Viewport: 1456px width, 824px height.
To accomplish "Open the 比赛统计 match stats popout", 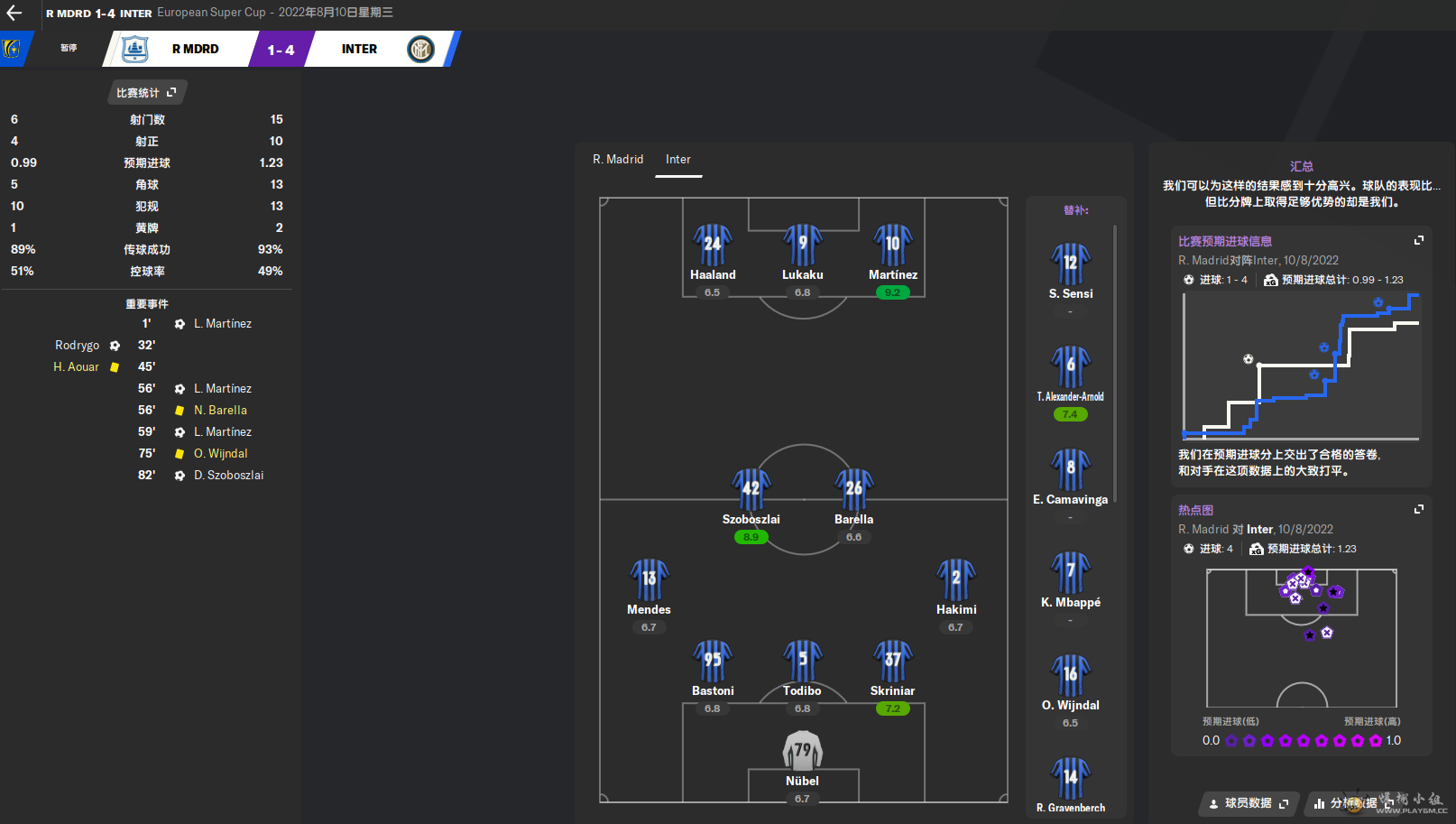I will pyautogui.click(x=146, y=92).
